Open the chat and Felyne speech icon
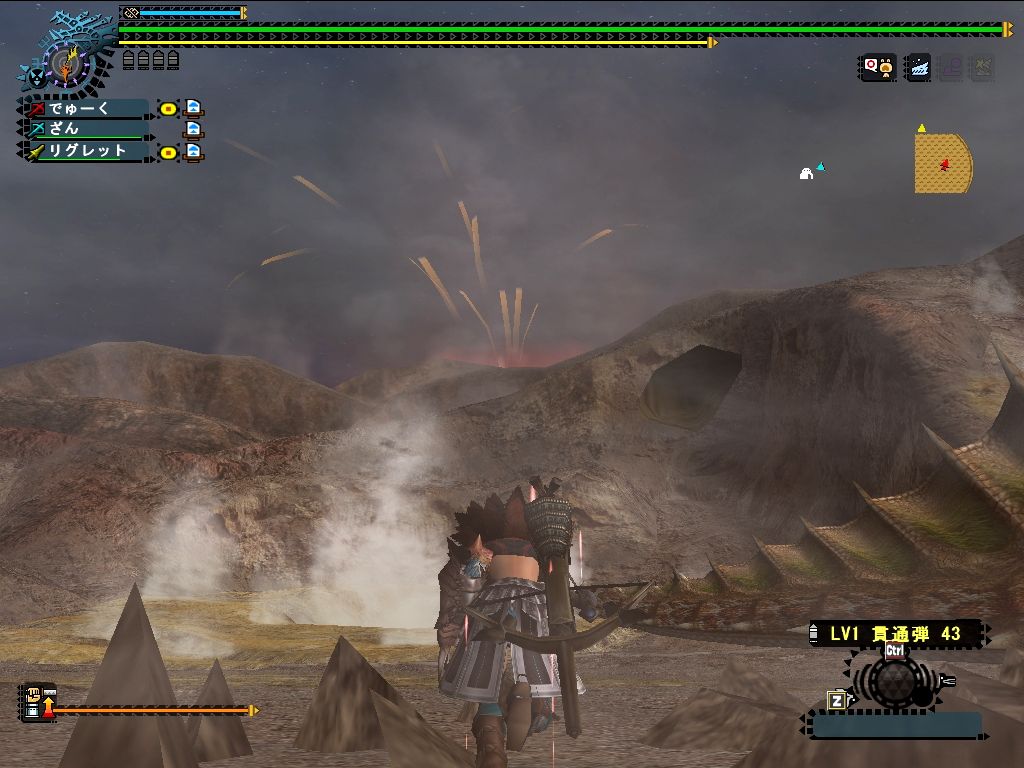This screenshot has height=768, width=1024. tap(878, 67)
